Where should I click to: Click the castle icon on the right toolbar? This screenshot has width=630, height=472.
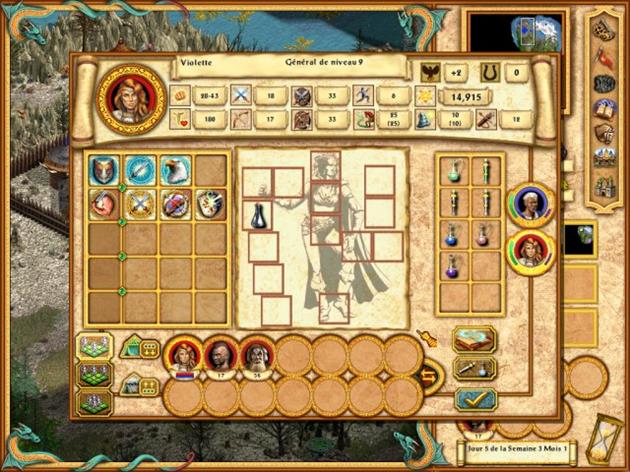603,184
